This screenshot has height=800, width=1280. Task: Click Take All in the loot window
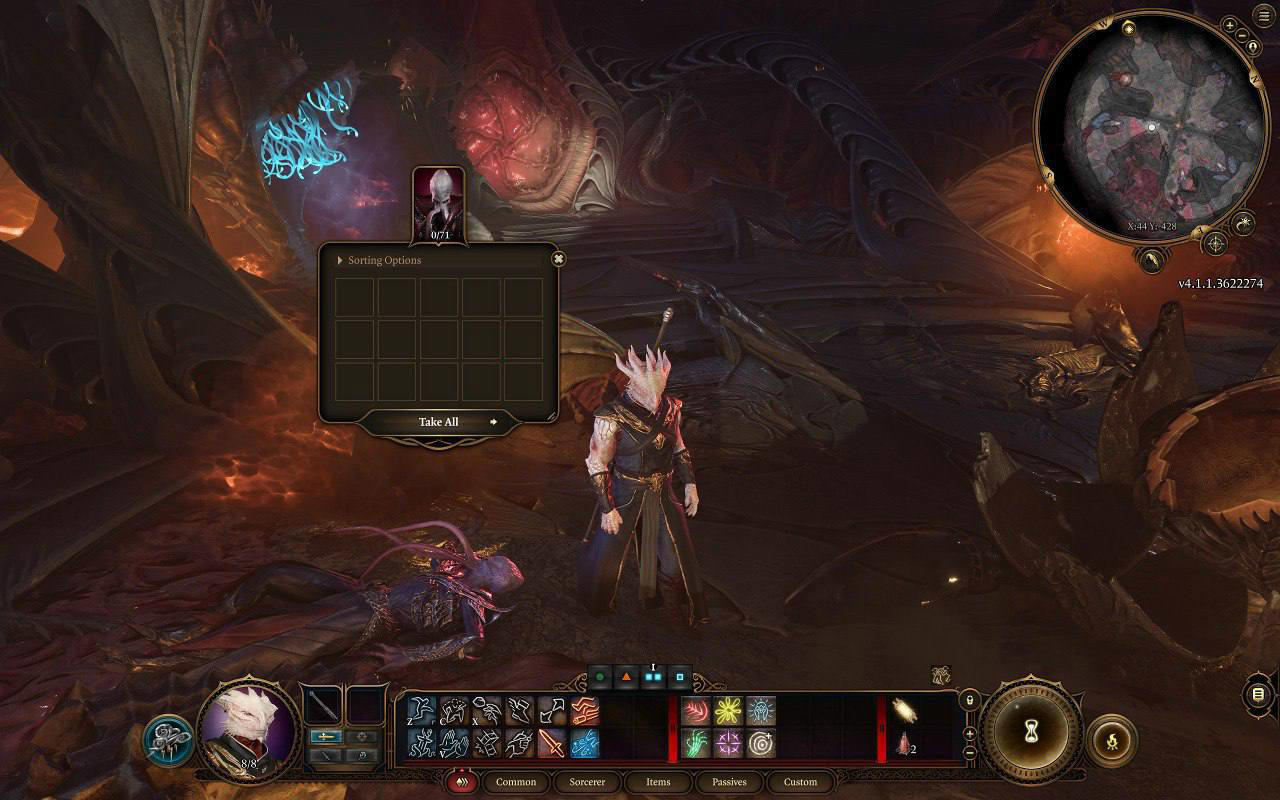point(438,422)
